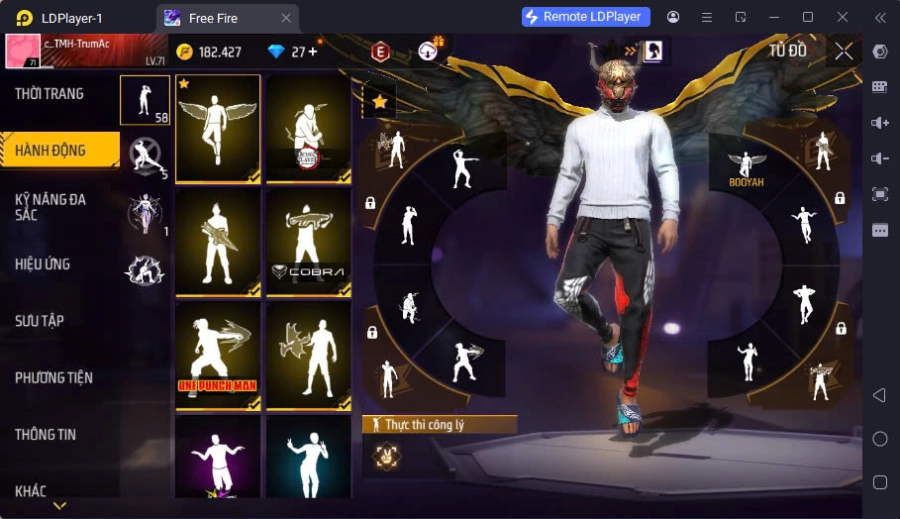Select the winged emote thumbnail
Image resolution: width=900 pixels, height=519 pixels.
coord(218,129)
